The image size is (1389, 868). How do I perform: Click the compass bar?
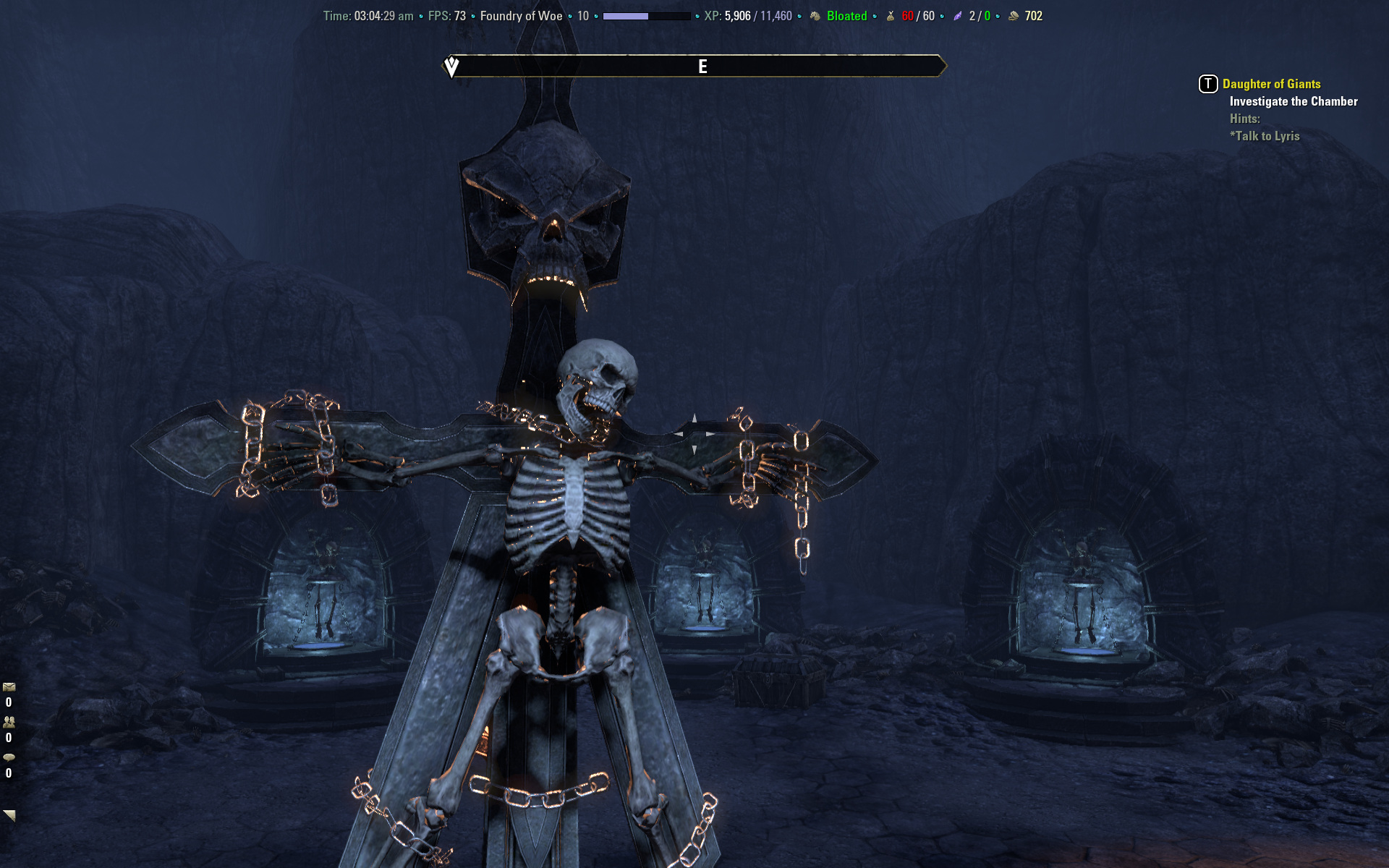[x=694, y=67]
